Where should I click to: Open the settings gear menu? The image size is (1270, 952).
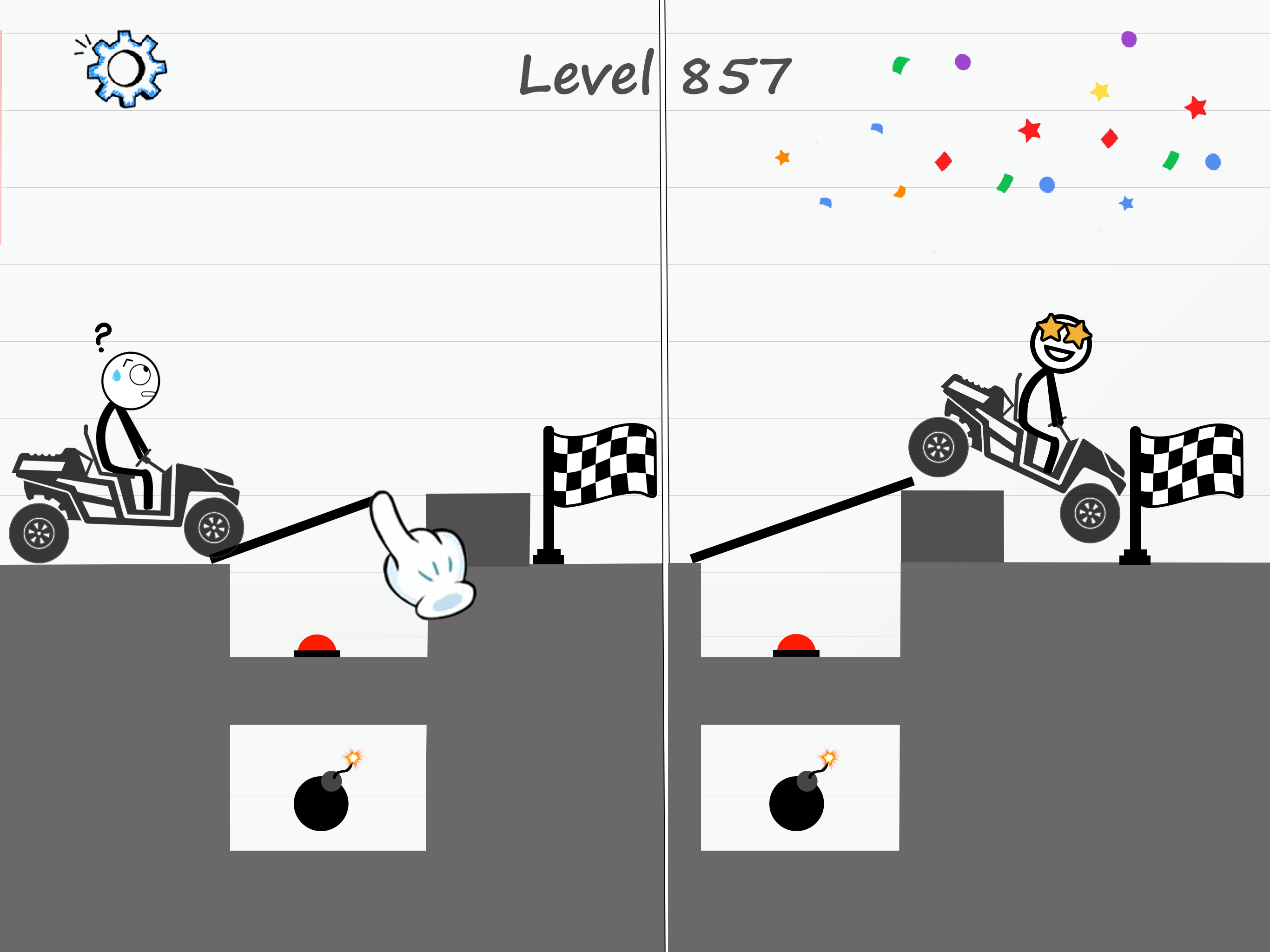[x=126, y=69]
